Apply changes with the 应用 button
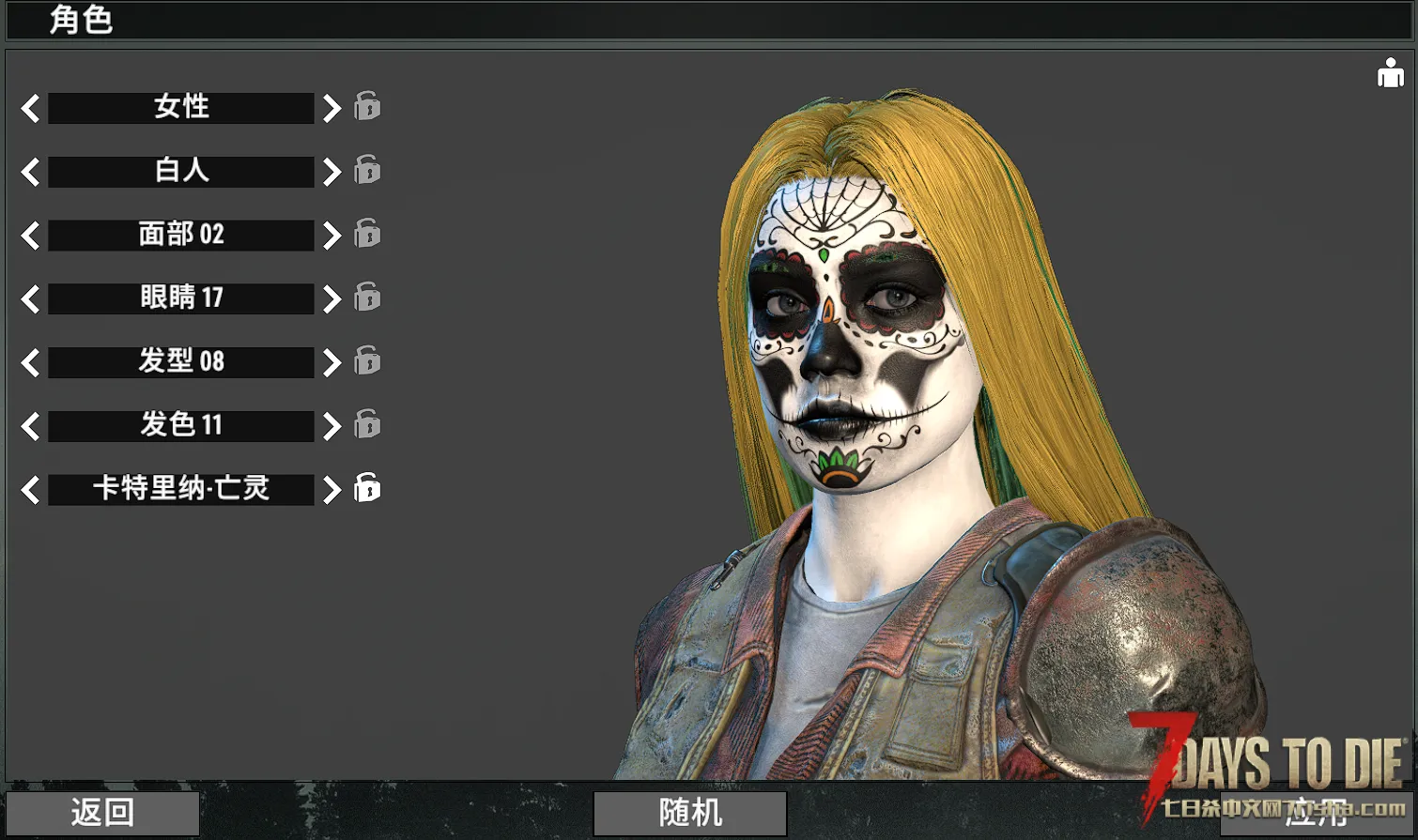Viewport: 1418px width, 840px height. (x=1315, y=813)
